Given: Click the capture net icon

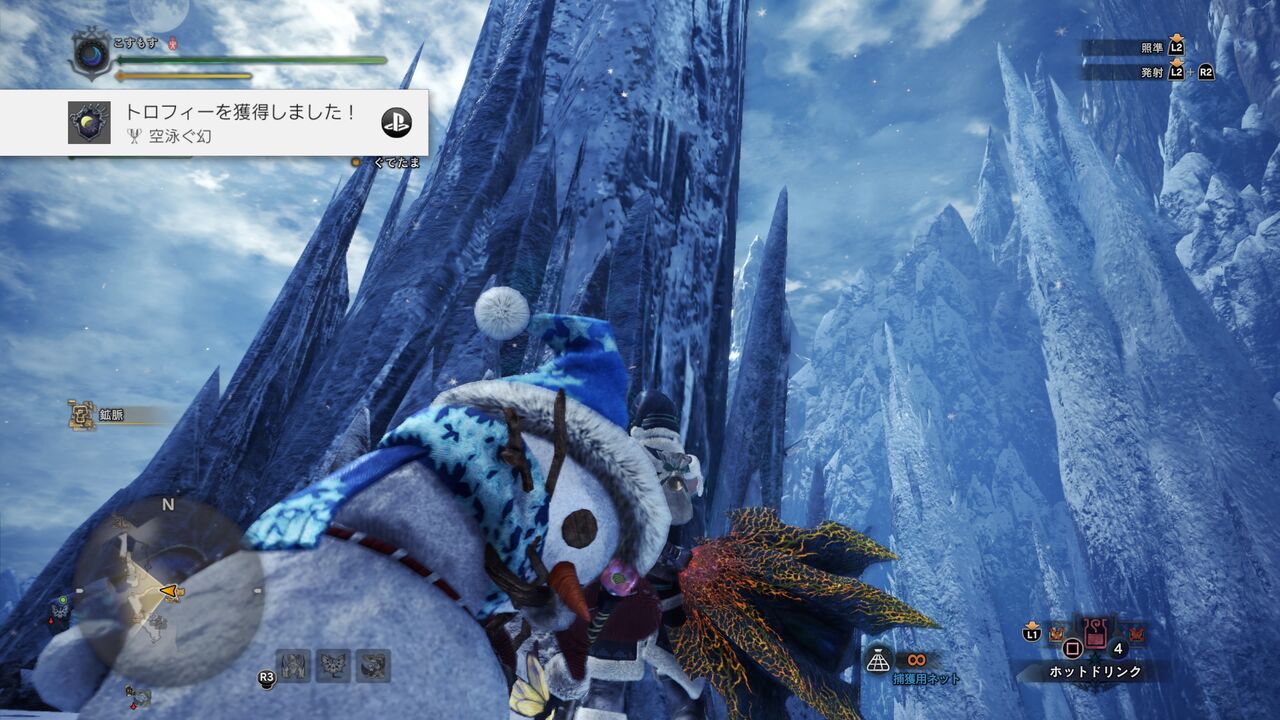Looking at the screenshot, I should click(877, 661).
